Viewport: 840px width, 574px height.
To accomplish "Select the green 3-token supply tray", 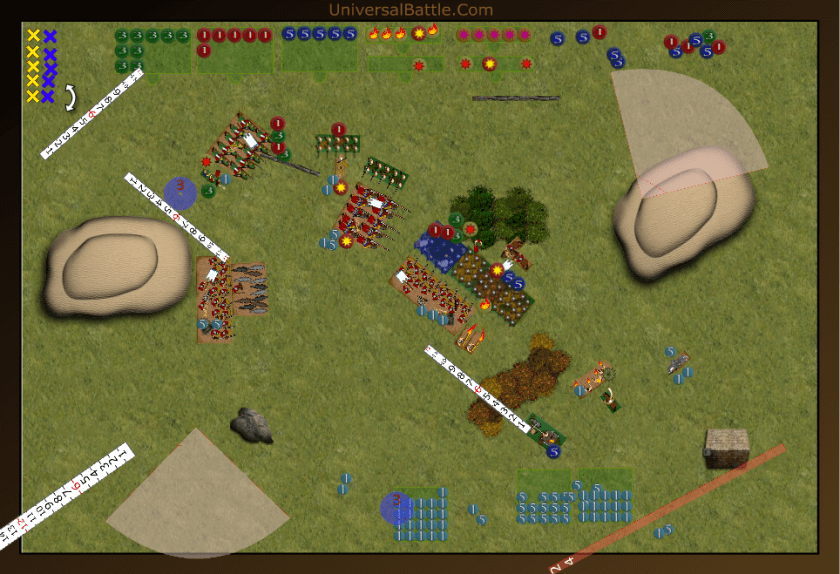I will [152, 50].
